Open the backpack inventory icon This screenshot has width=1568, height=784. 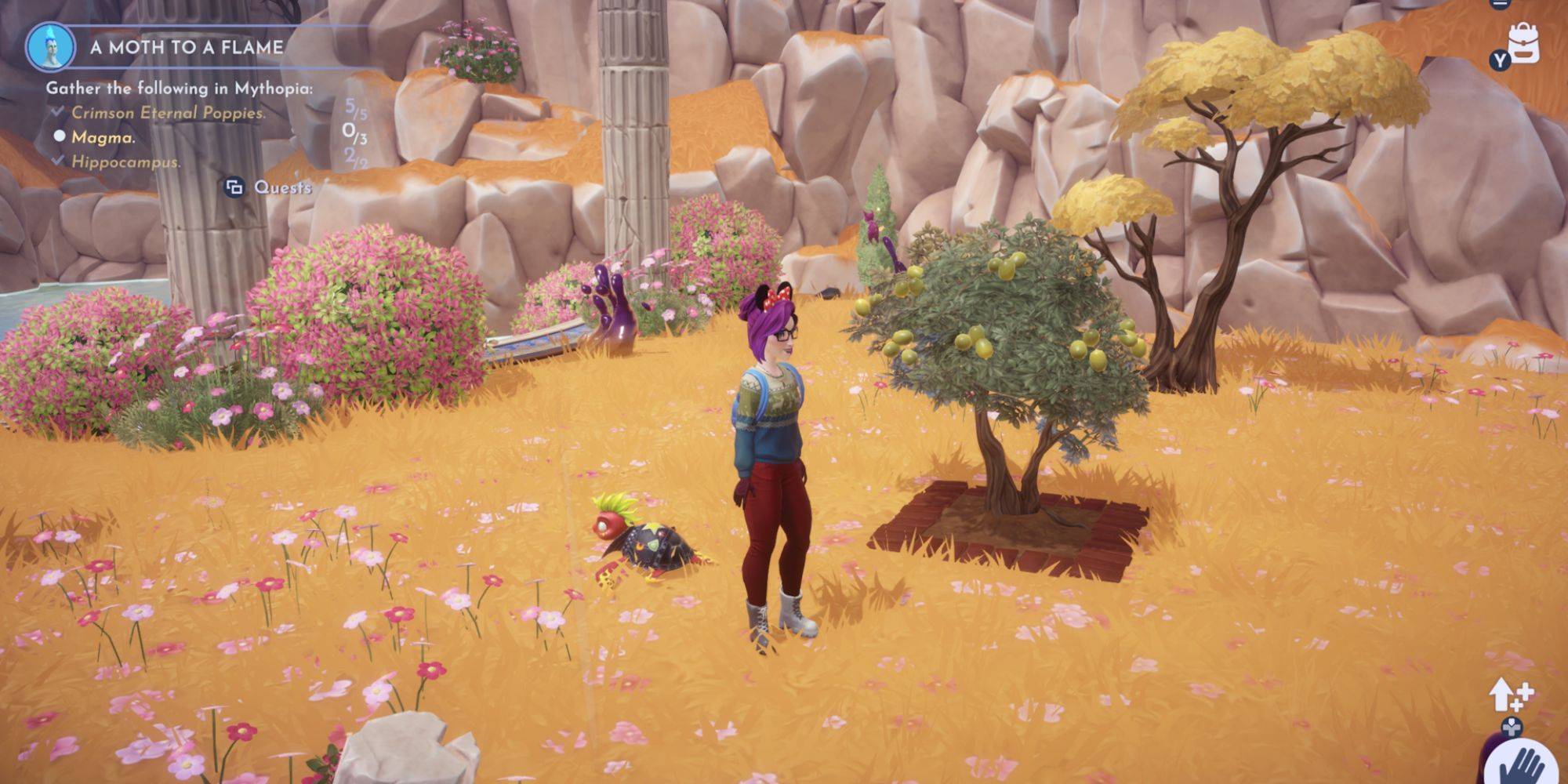click(x=1523, y=43)
